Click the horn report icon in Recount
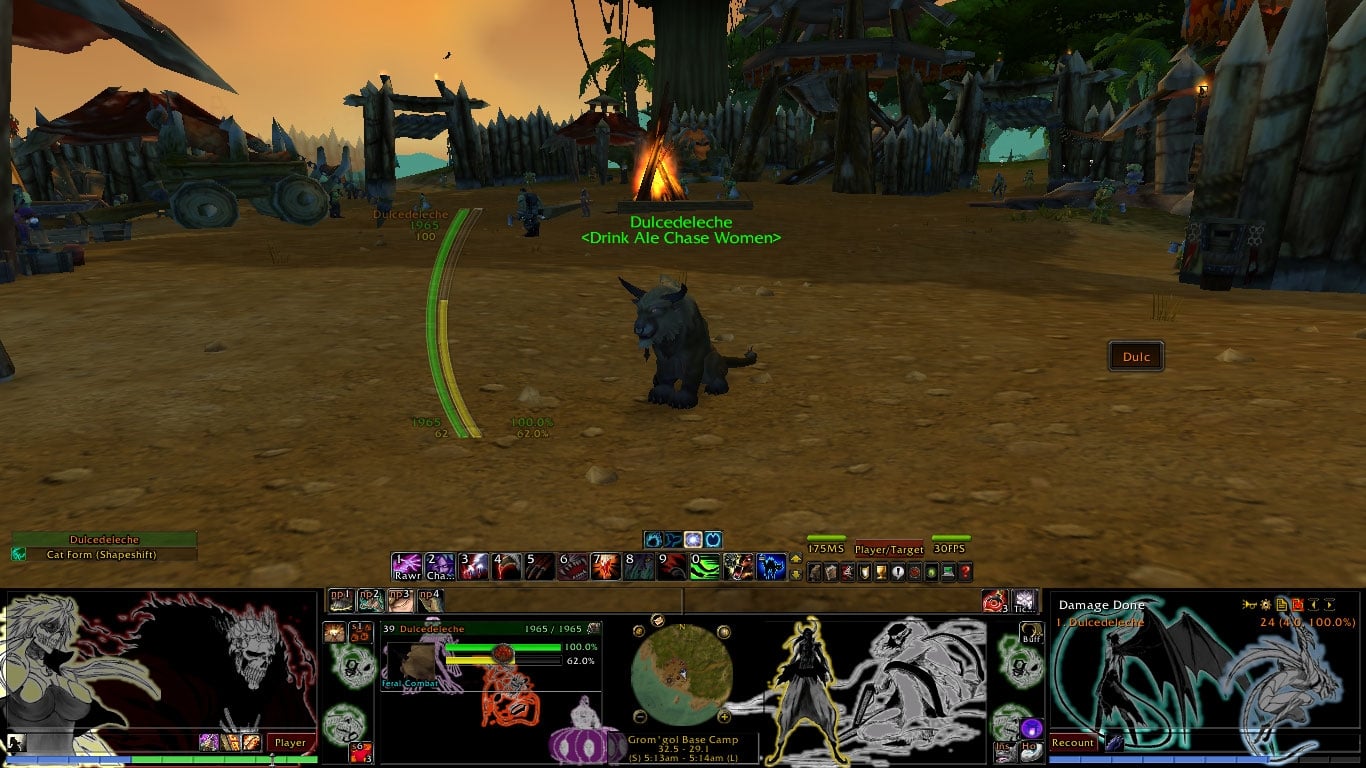This screenshot has height=768, width=1366. pyautogui.click(x=1251, y=604)
